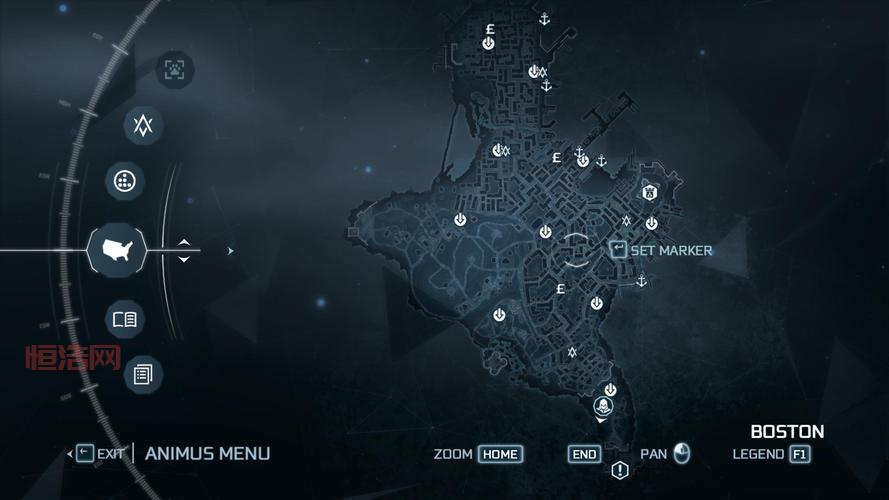Click the up arrow beside the map icon
Screen dimensions: 889x500
click(184, 242)
